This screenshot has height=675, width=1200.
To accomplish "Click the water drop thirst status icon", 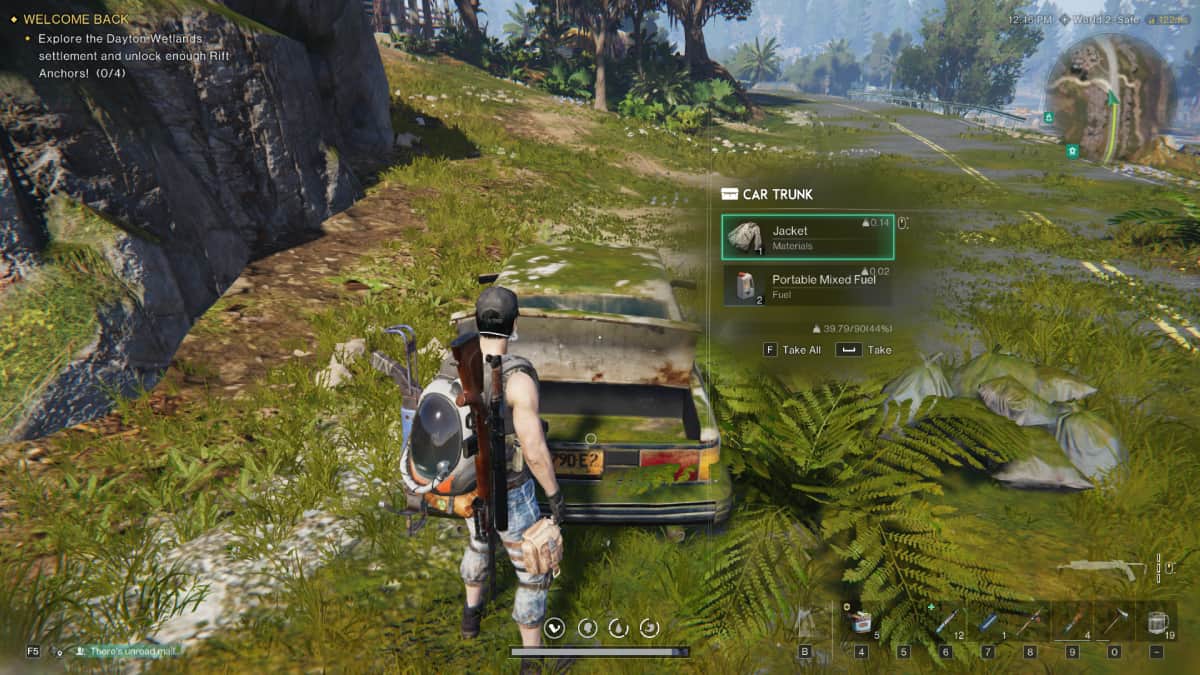I will click(618, 628).
